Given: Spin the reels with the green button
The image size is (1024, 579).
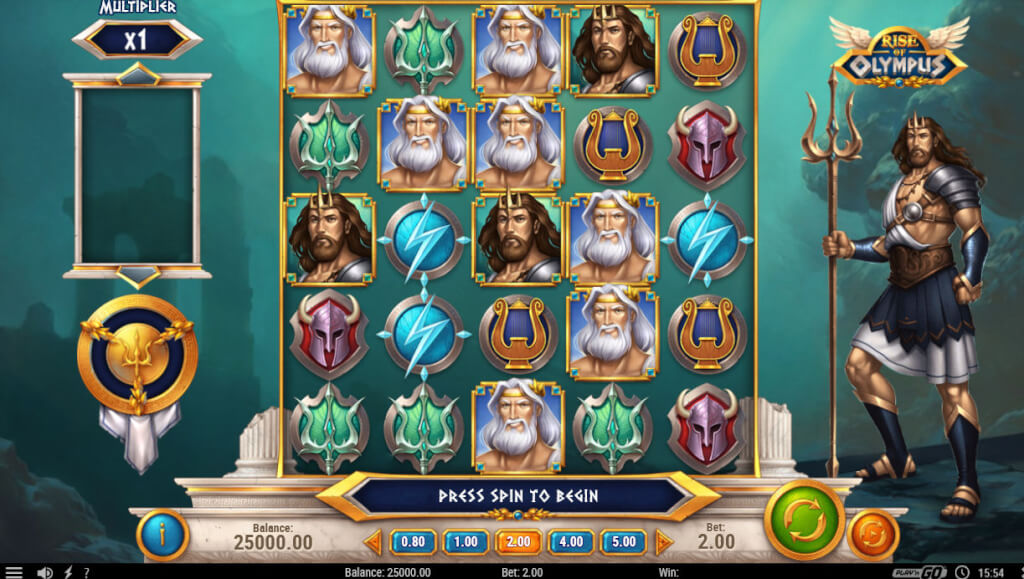Looking at the screenshot, I should [x=804, y=520].
